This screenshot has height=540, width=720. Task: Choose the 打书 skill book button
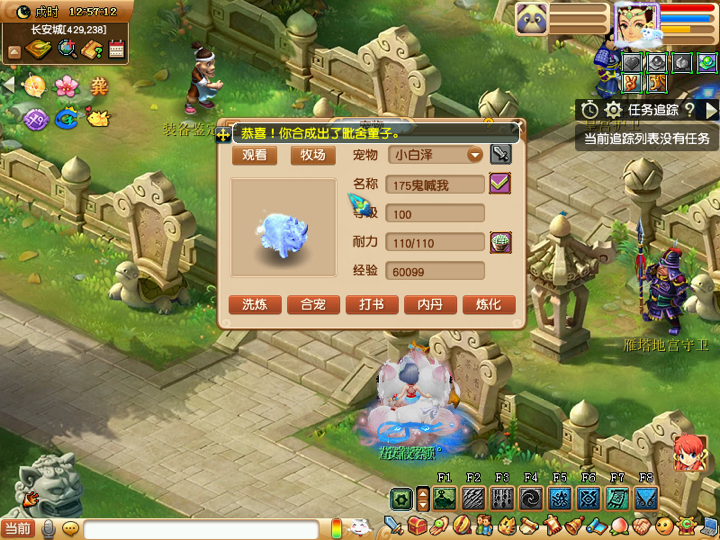(x=372, y=305)
